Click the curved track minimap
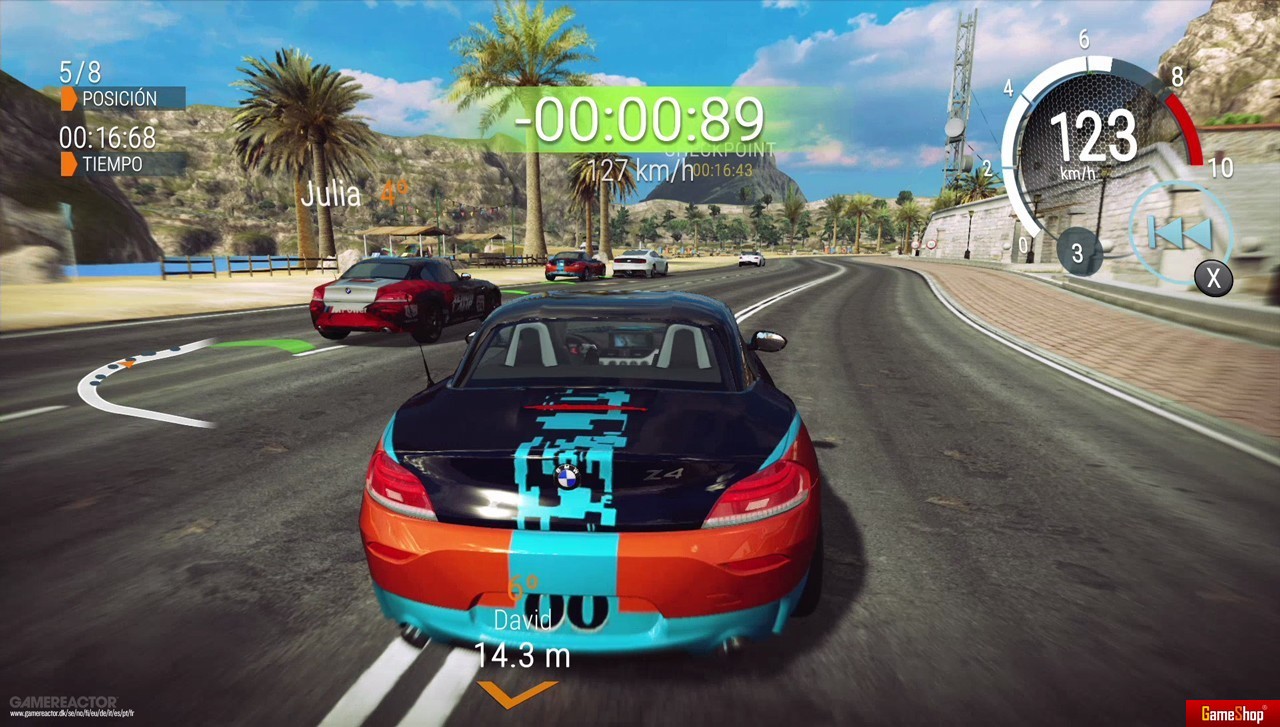 [150, 382]
